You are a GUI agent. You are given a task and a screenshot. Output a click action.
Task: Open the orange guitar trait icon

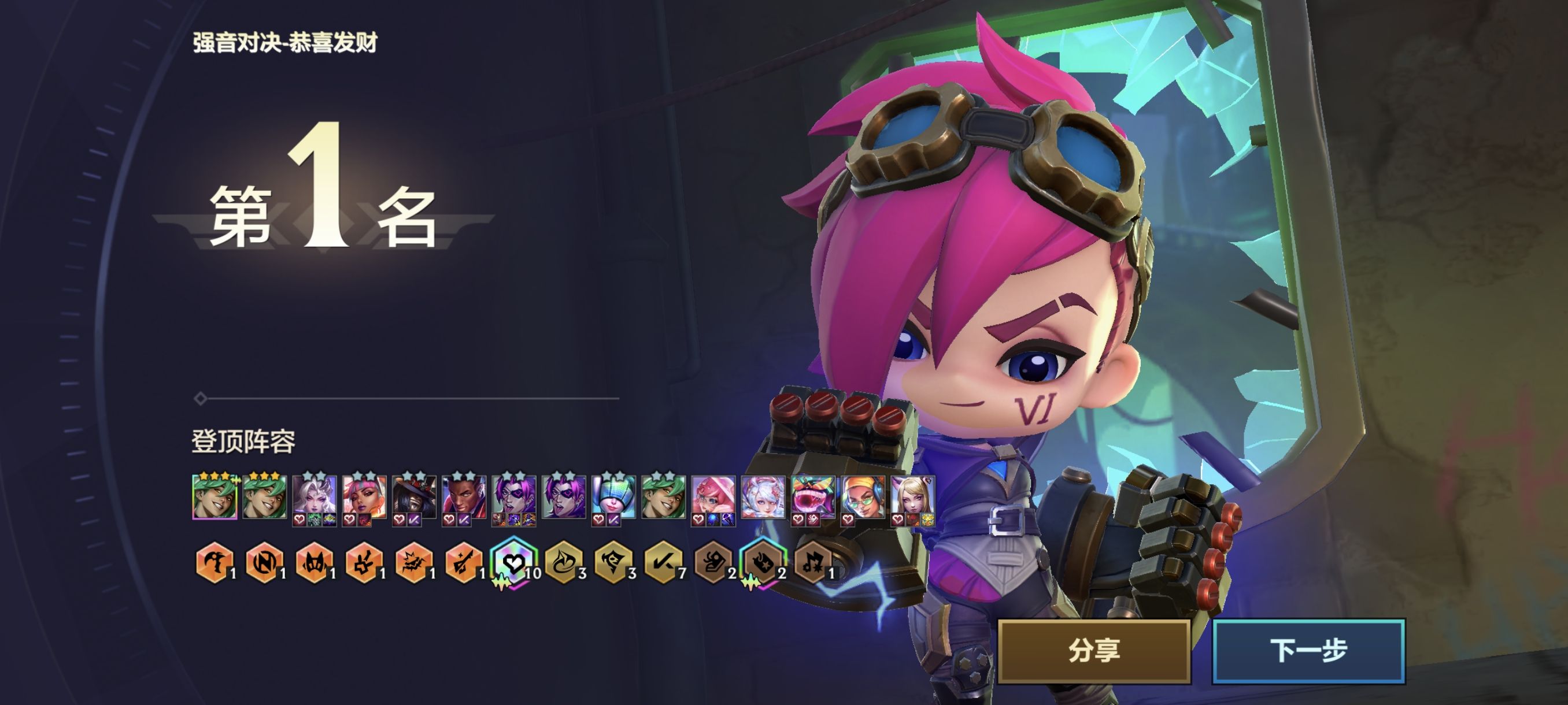(463, 563)
